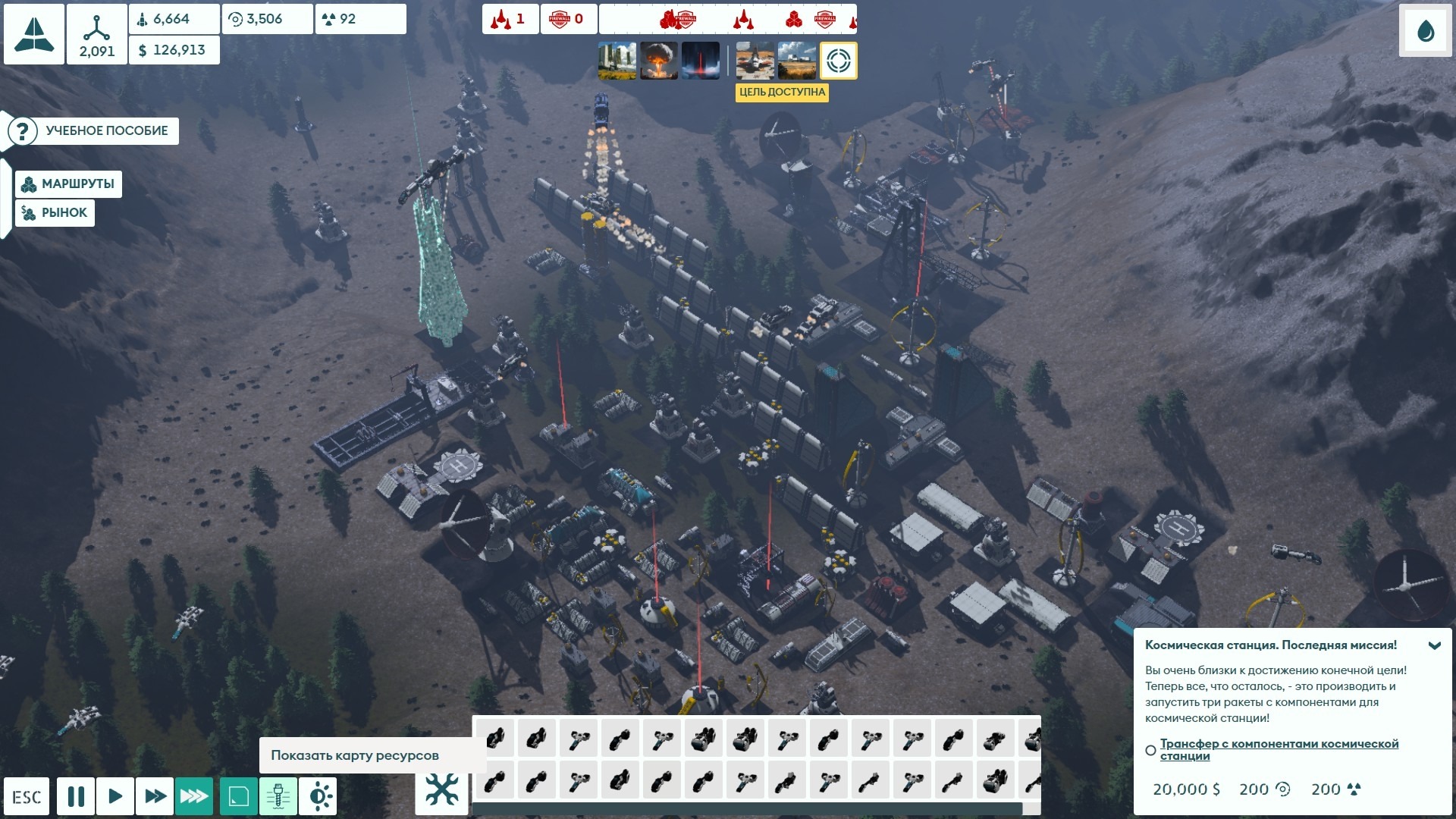Image resolution: width=1456 pixels, height=819 pixels.
Task: Pause the game simulation
Action: [x=76, y=796]
